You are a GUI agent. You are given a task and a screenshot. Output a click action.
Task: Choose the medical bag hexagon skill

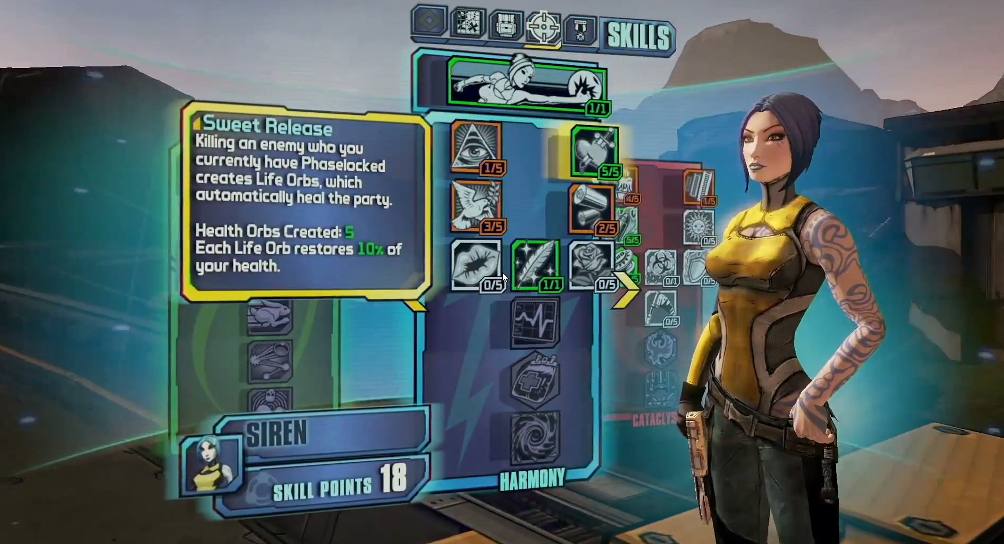pos(535,379)
